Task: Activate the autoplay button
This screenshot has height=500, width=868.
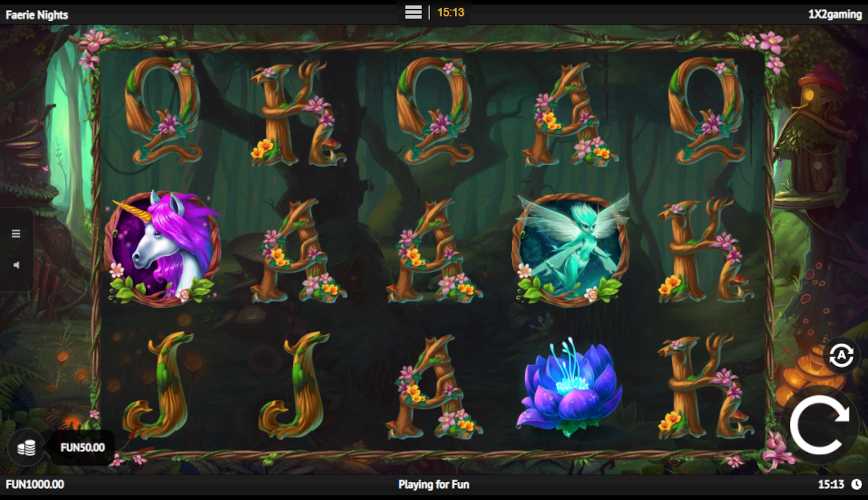Action: [x=841, y=355]
